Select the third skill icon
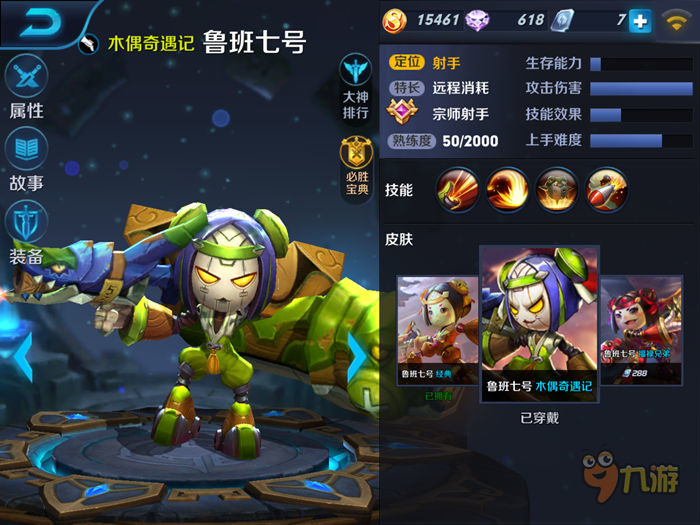 click(555, 189)
